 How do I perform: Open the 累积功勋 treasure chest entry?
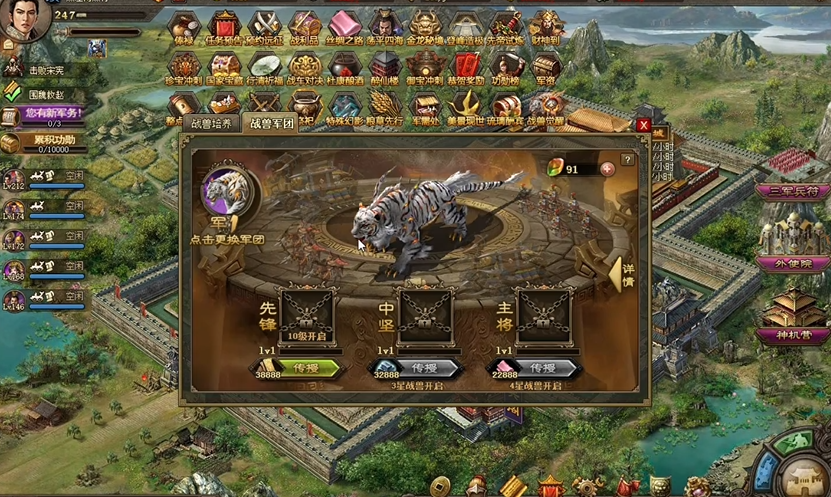tap(45, 143)
